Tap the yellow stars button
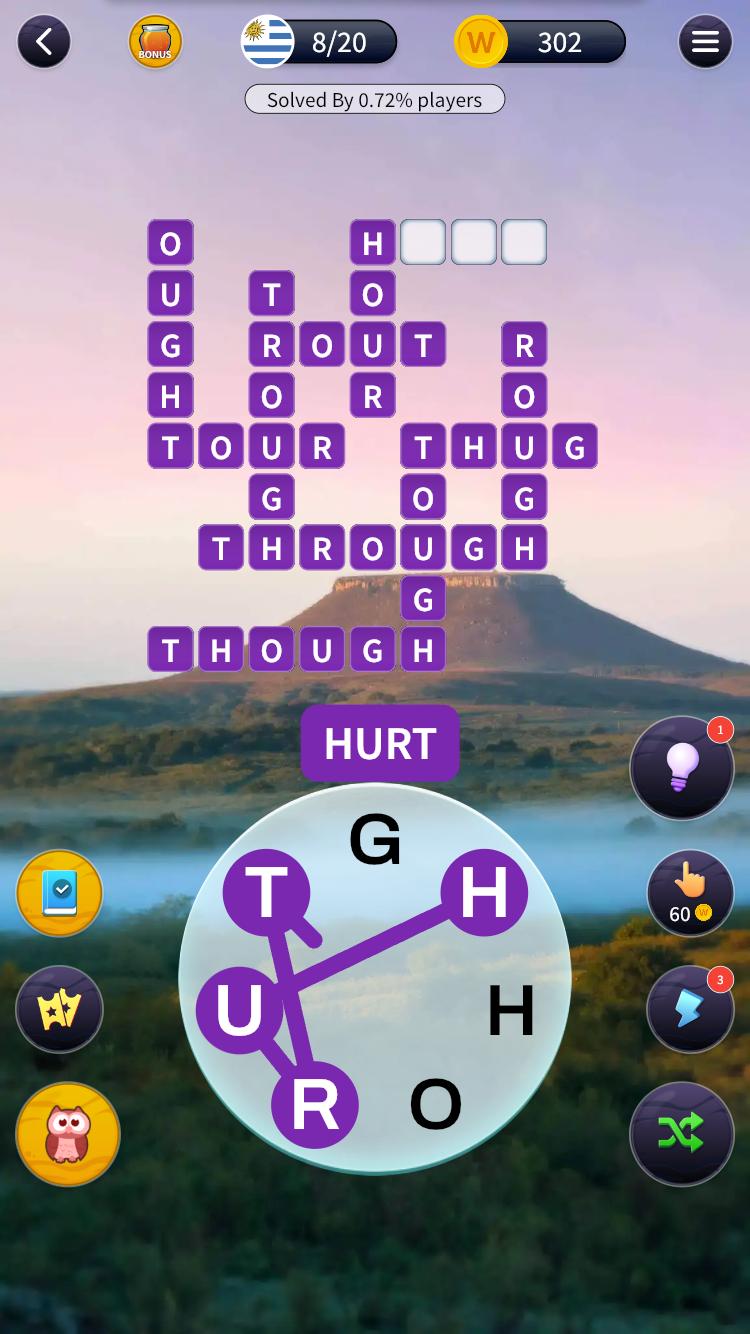Screen dimensions: 750x1334 point(60,1010)
